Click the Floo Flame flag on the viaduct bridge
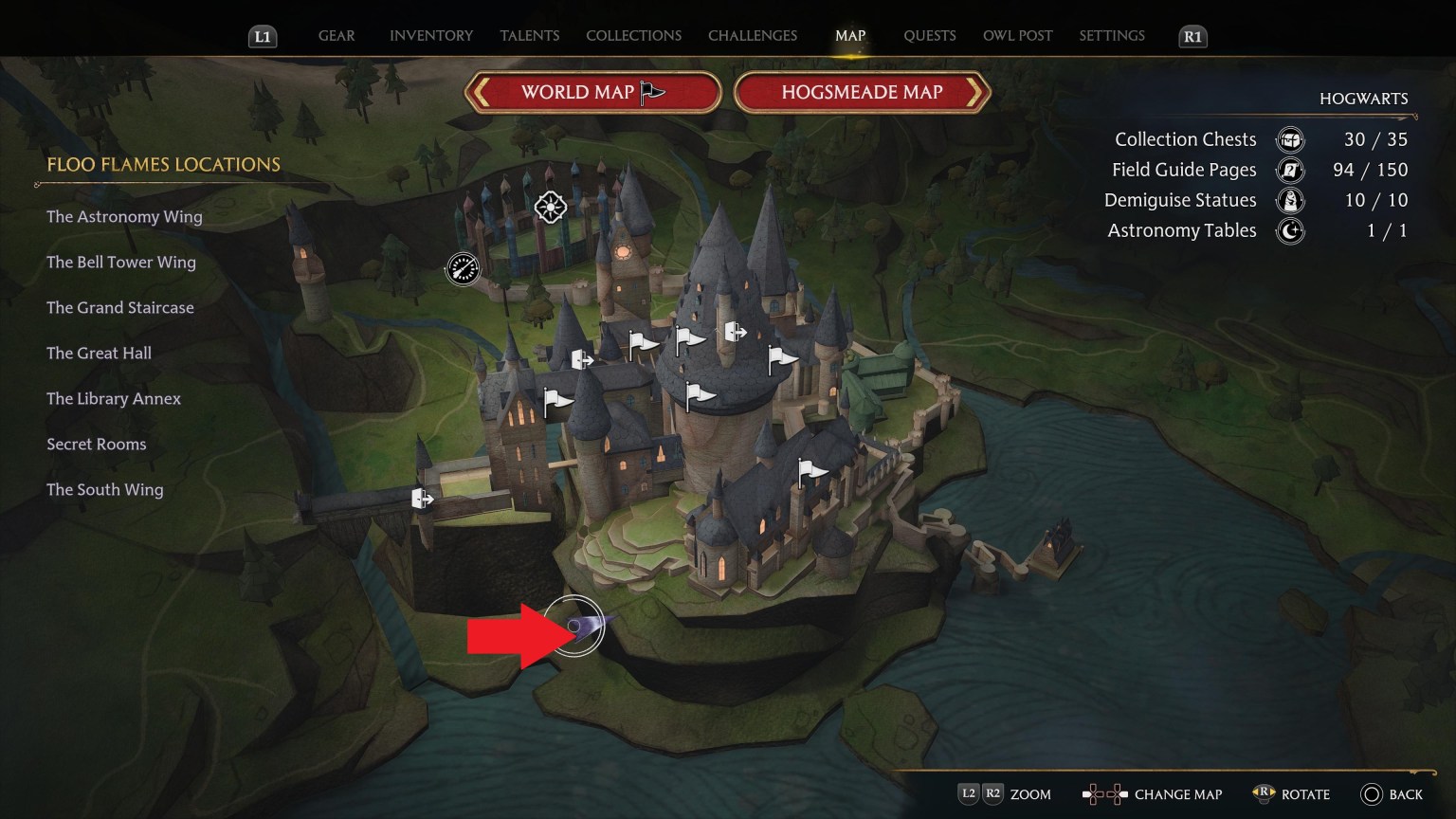This screenshot has height=819, width=1456. [420, 497]
